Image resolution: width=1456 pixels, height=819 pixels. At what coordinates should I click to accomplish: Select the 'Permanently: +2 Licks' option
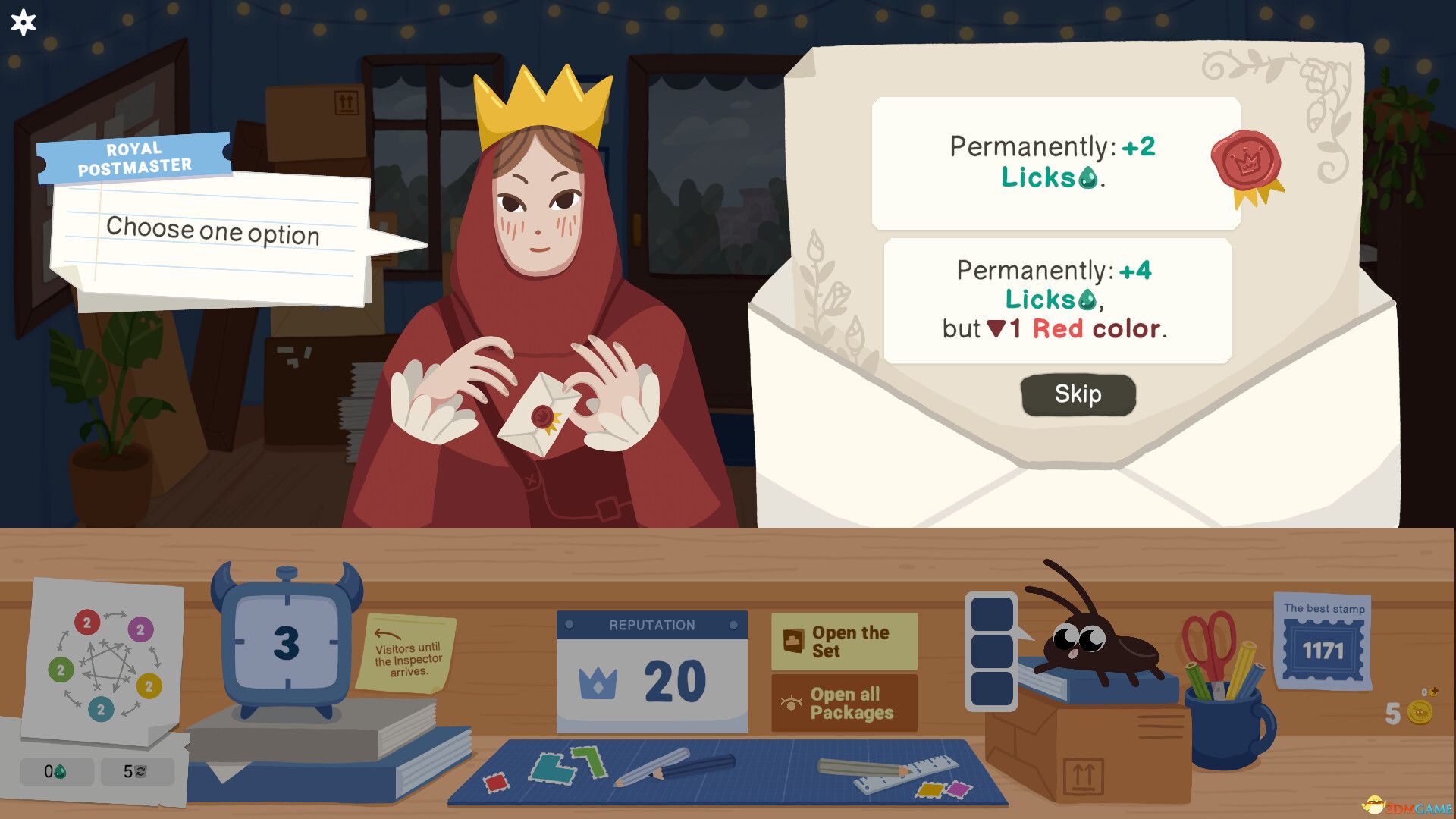(x=1054, y=162)
